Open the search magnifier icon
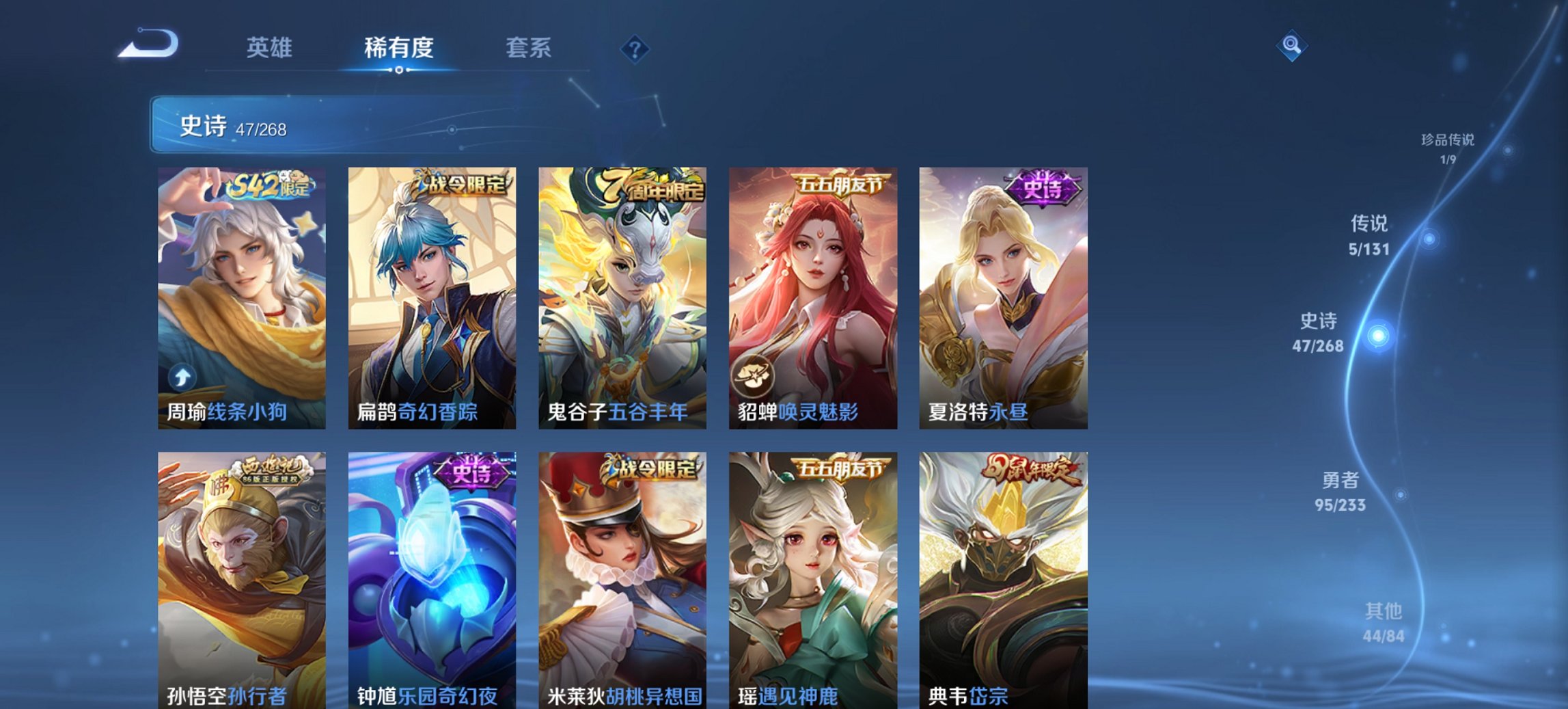The image size is (1568, 709). click(x=1291, y=46)
